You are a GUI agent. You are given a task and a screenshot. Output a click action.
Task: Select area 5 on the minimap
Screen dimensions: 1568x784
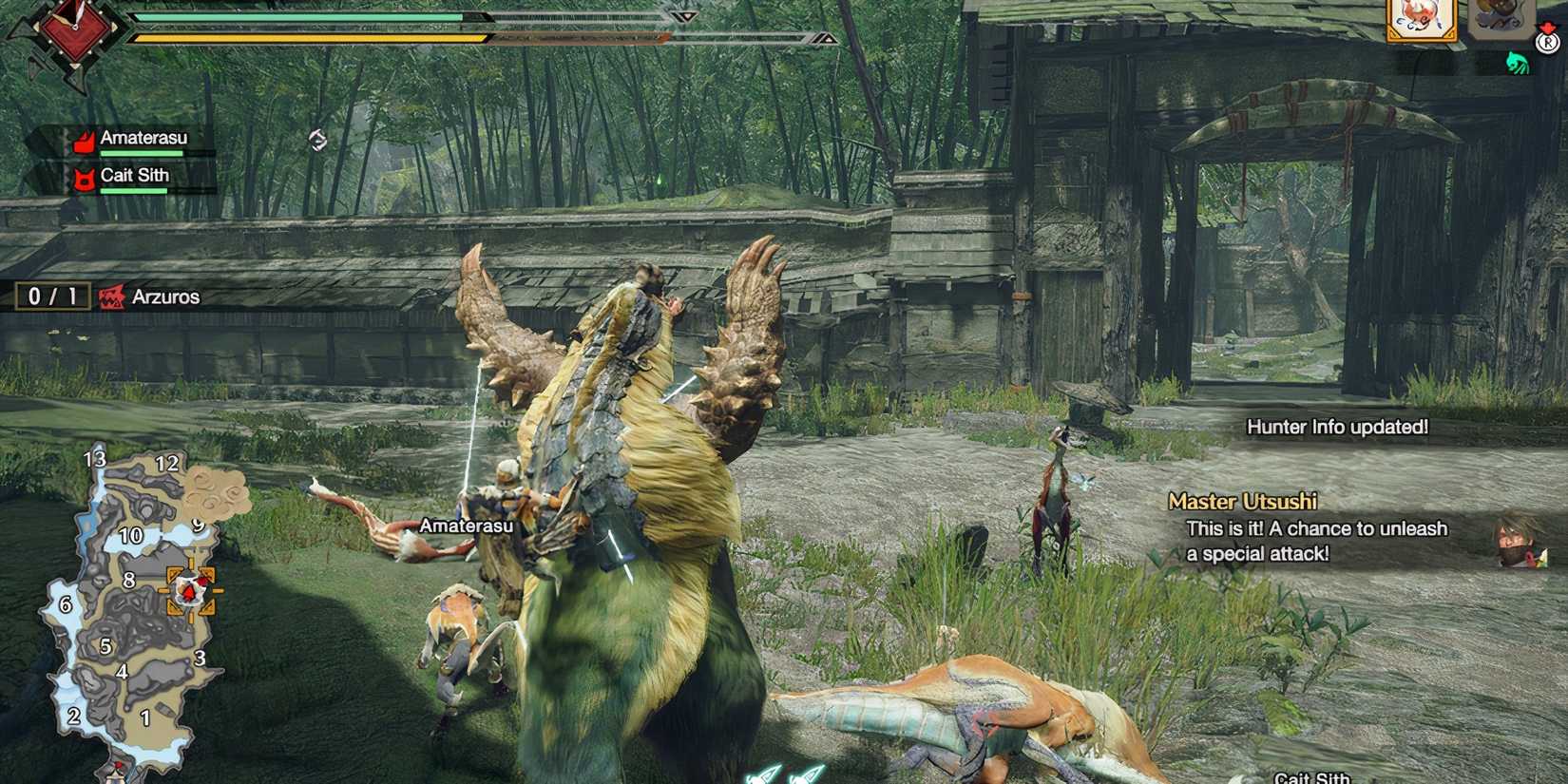click(105, 645)
